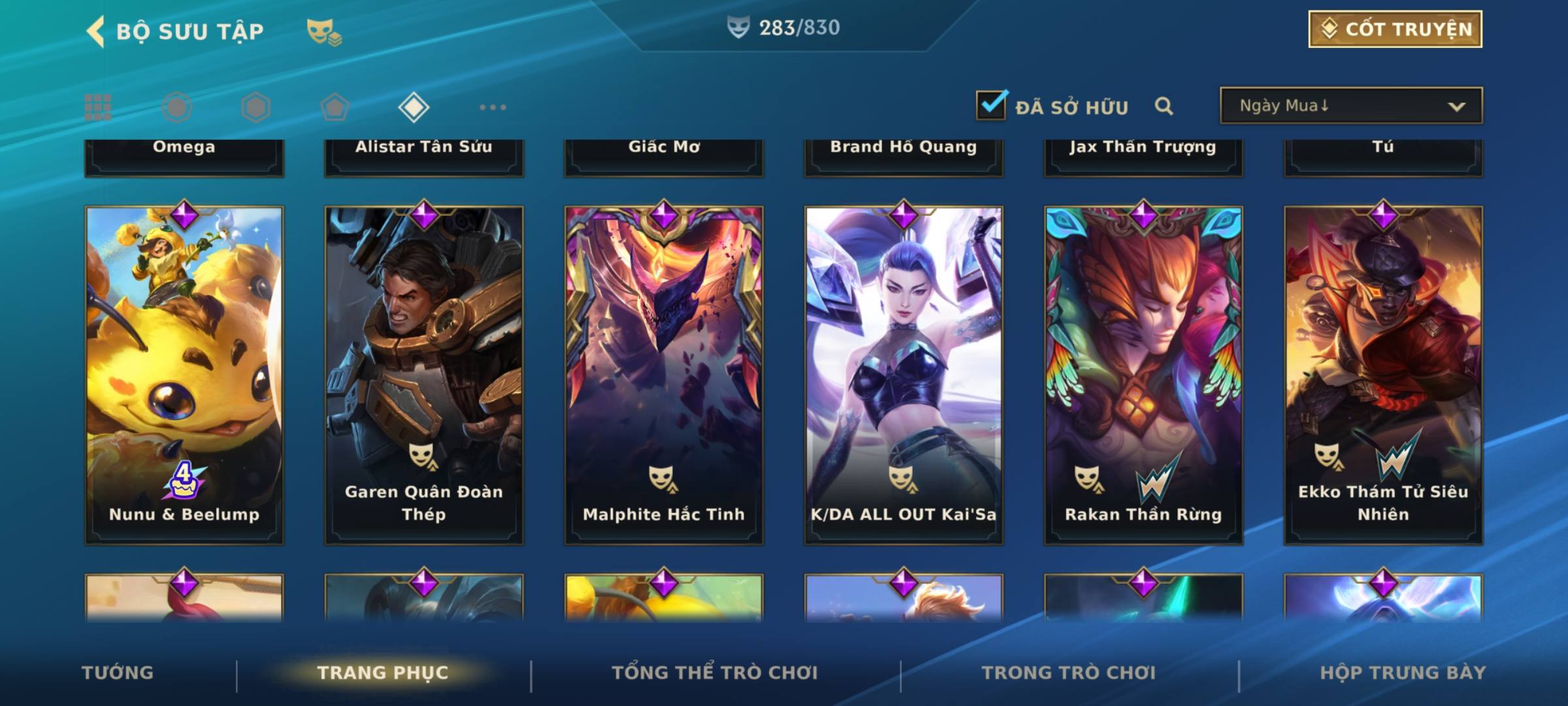Switch to the Tướng tab
The width and height of the screenshot is (1568, 706).
pyautogui.click(x=118, y=673)
